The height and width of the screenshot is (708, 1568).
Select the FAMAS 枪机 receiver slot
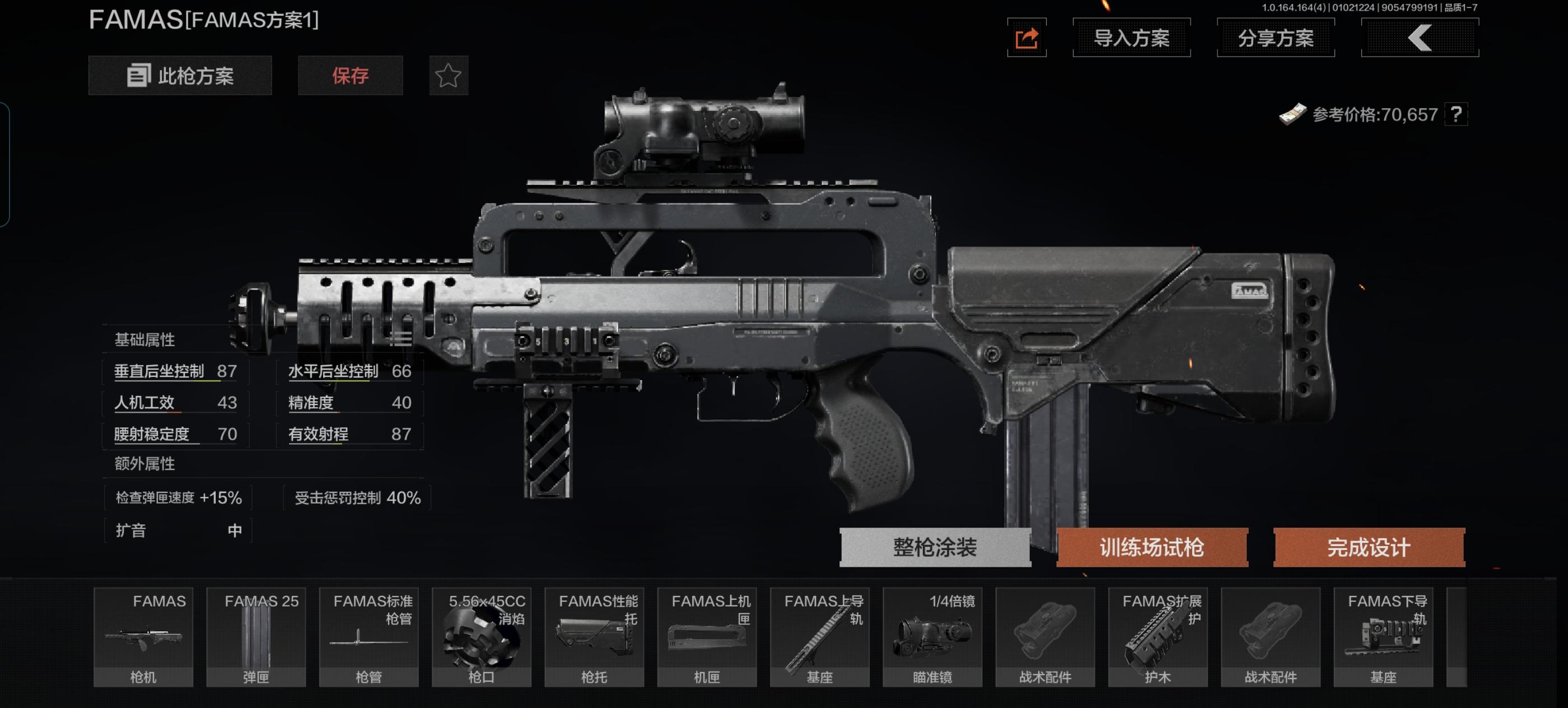[144, 637]
